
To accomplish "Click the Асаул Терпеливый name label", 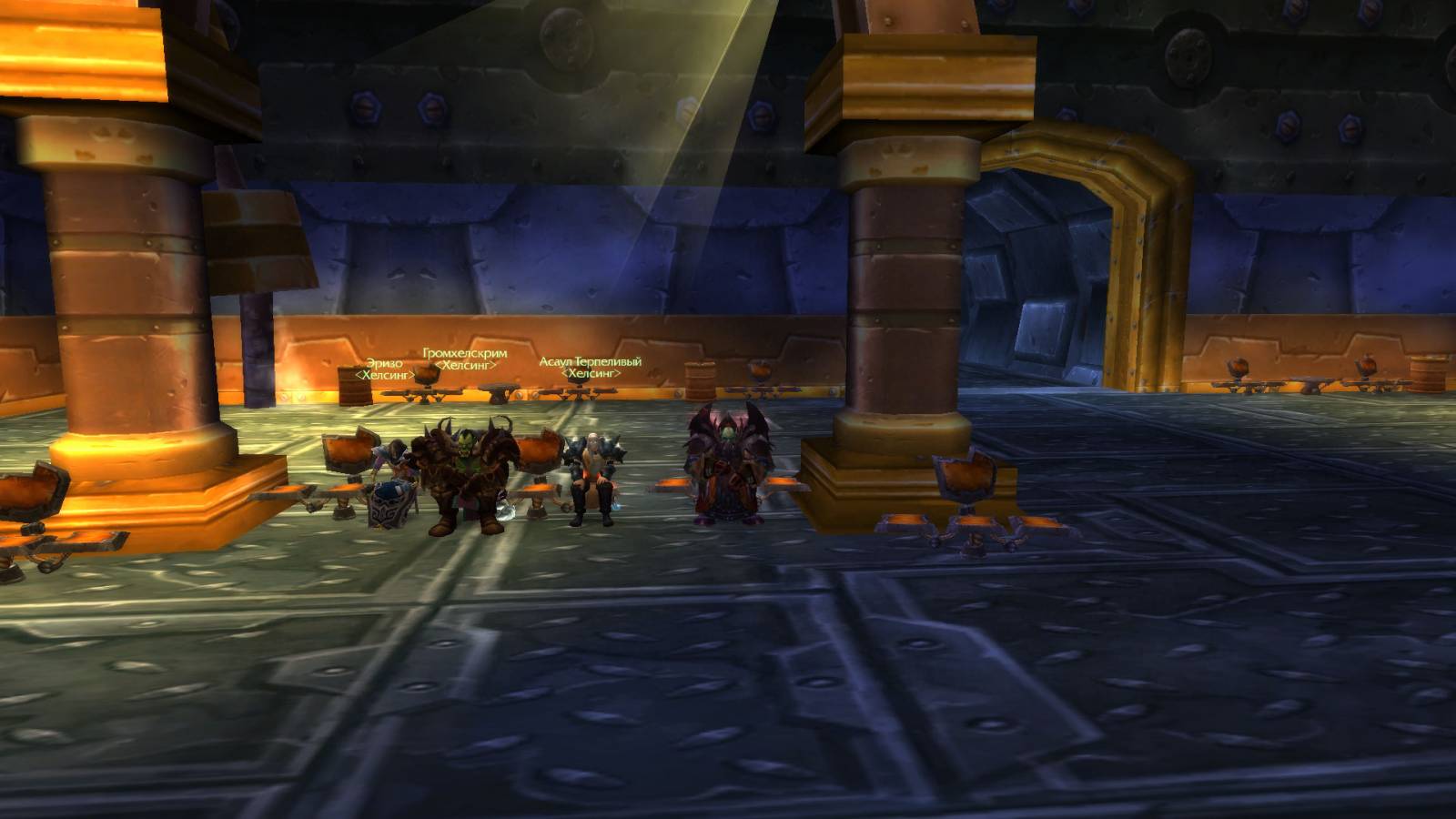I will point(590,361).
